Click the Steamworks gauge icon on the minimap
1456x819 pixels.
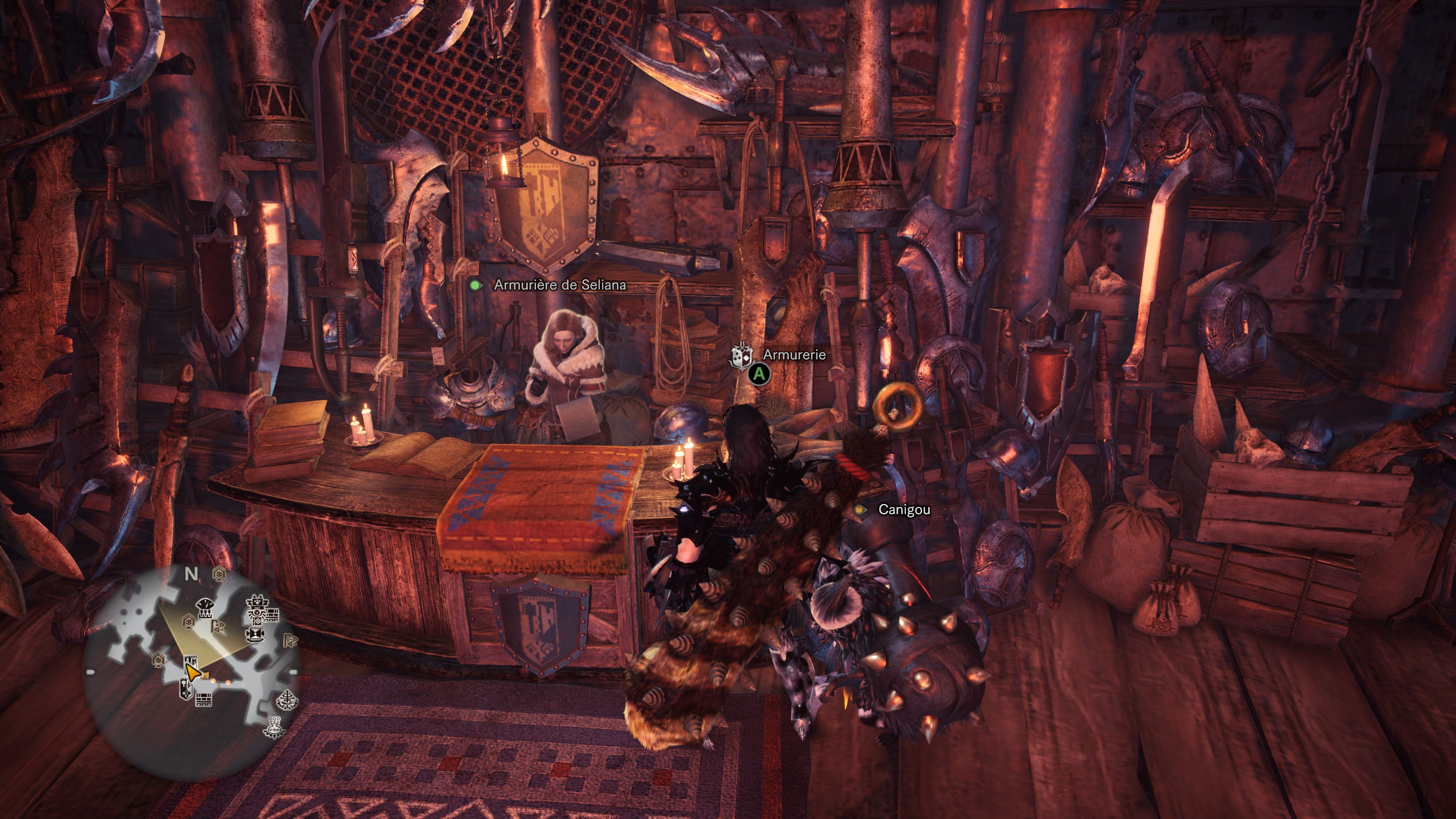[205, 609]
